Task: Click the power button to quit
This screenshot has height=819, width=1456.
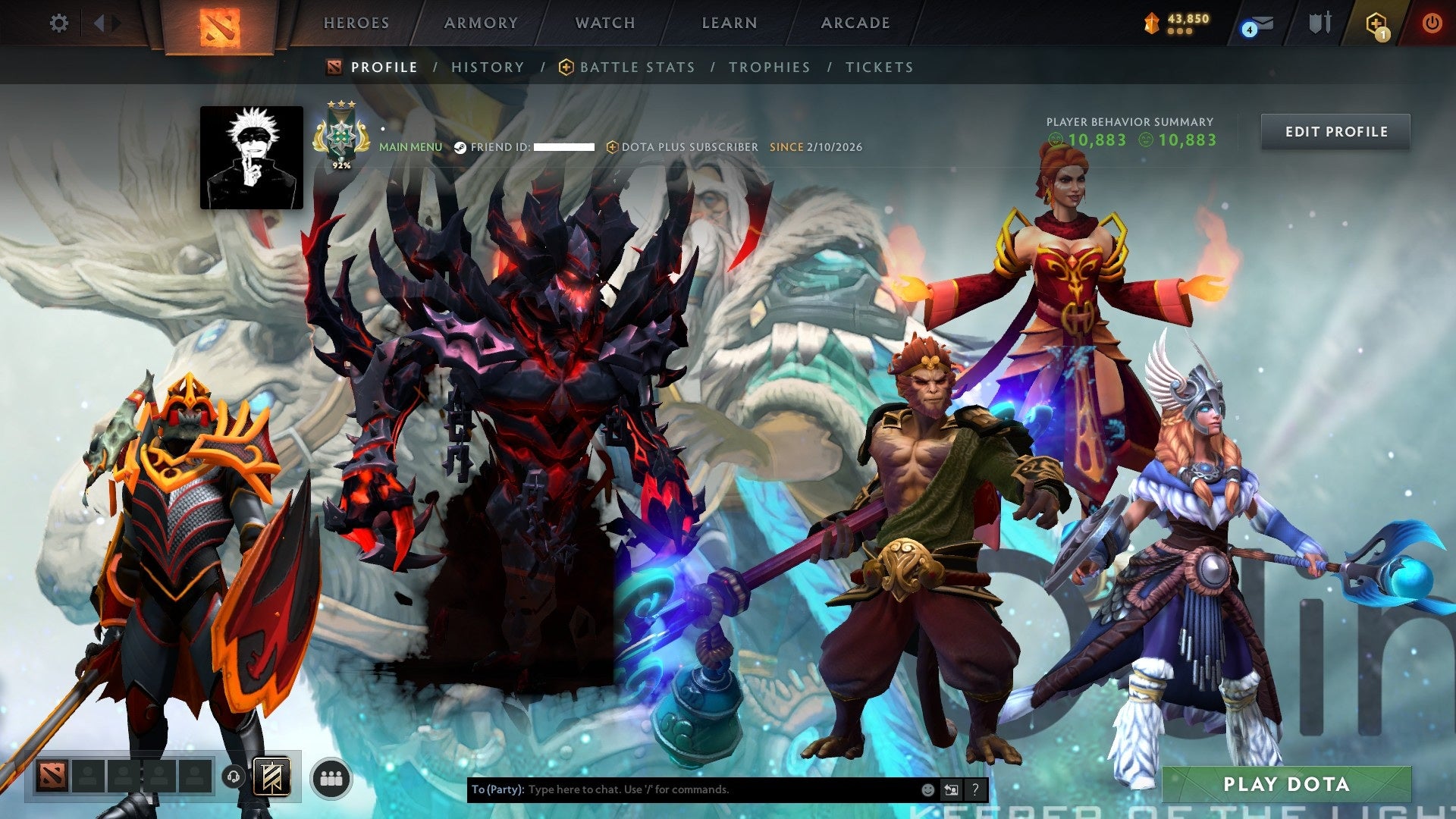Action: pyautogui.click(x=1433, y=23)
